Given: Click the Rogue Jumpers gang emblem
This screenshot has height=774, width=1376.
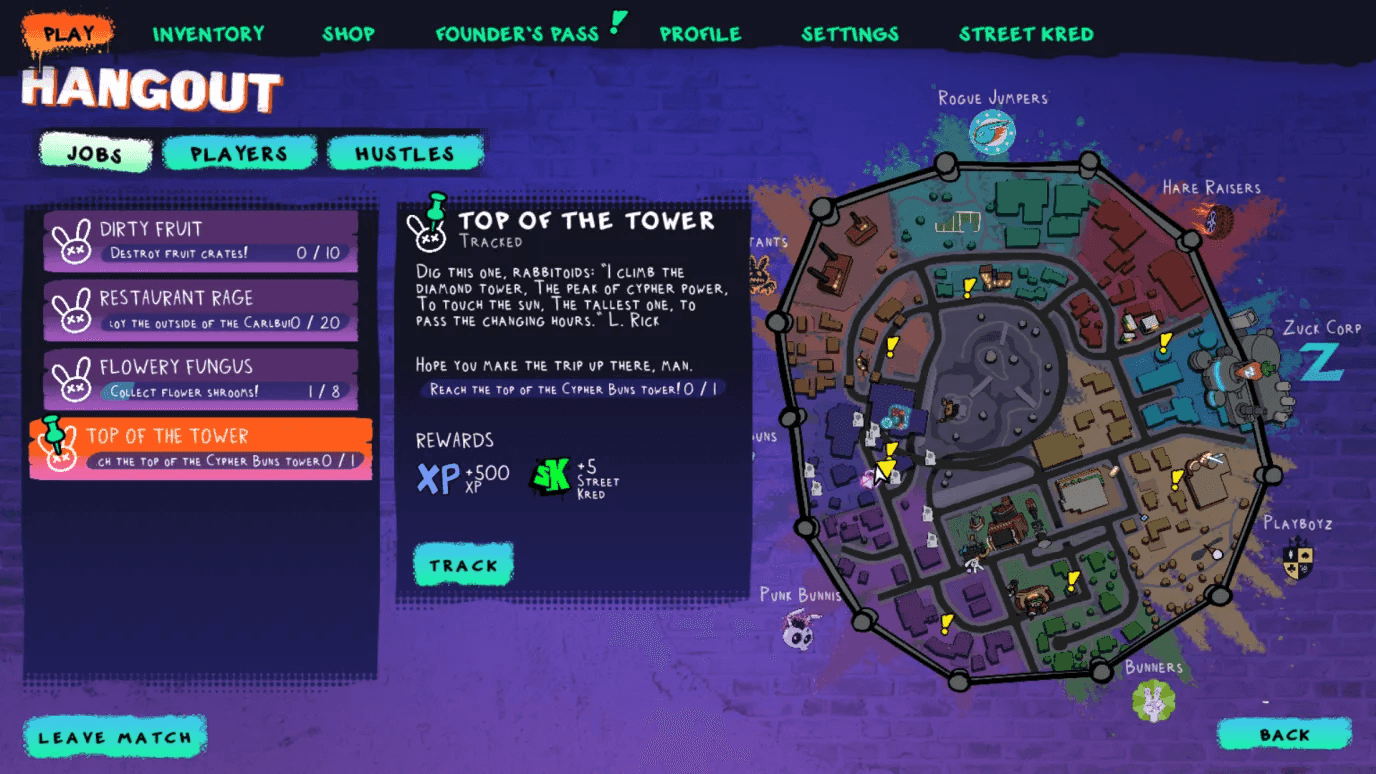Looking at the screenshot, I should (992, 132).
